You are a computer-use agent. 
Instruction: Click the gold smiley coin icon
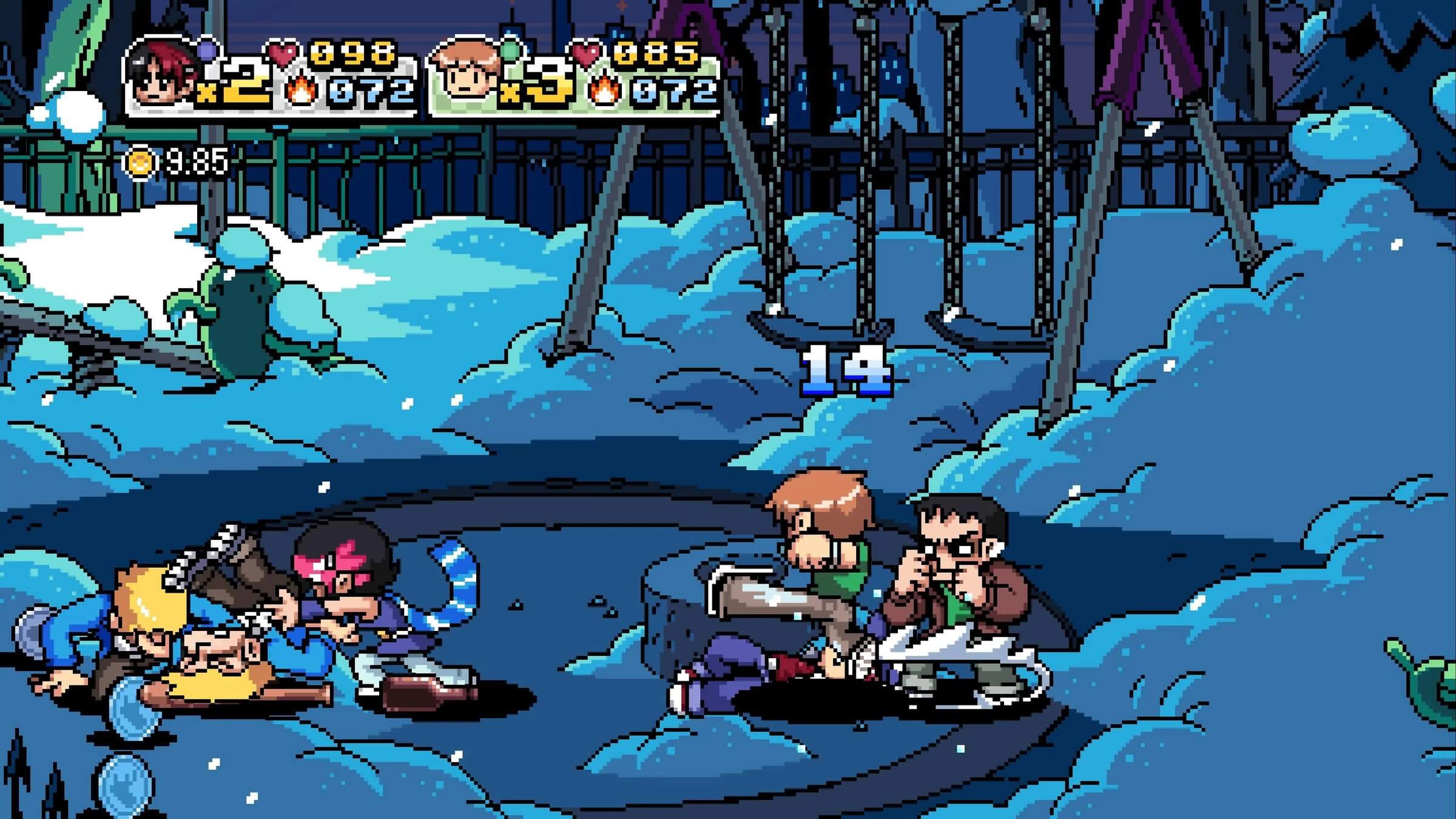(x=140, y=162)
